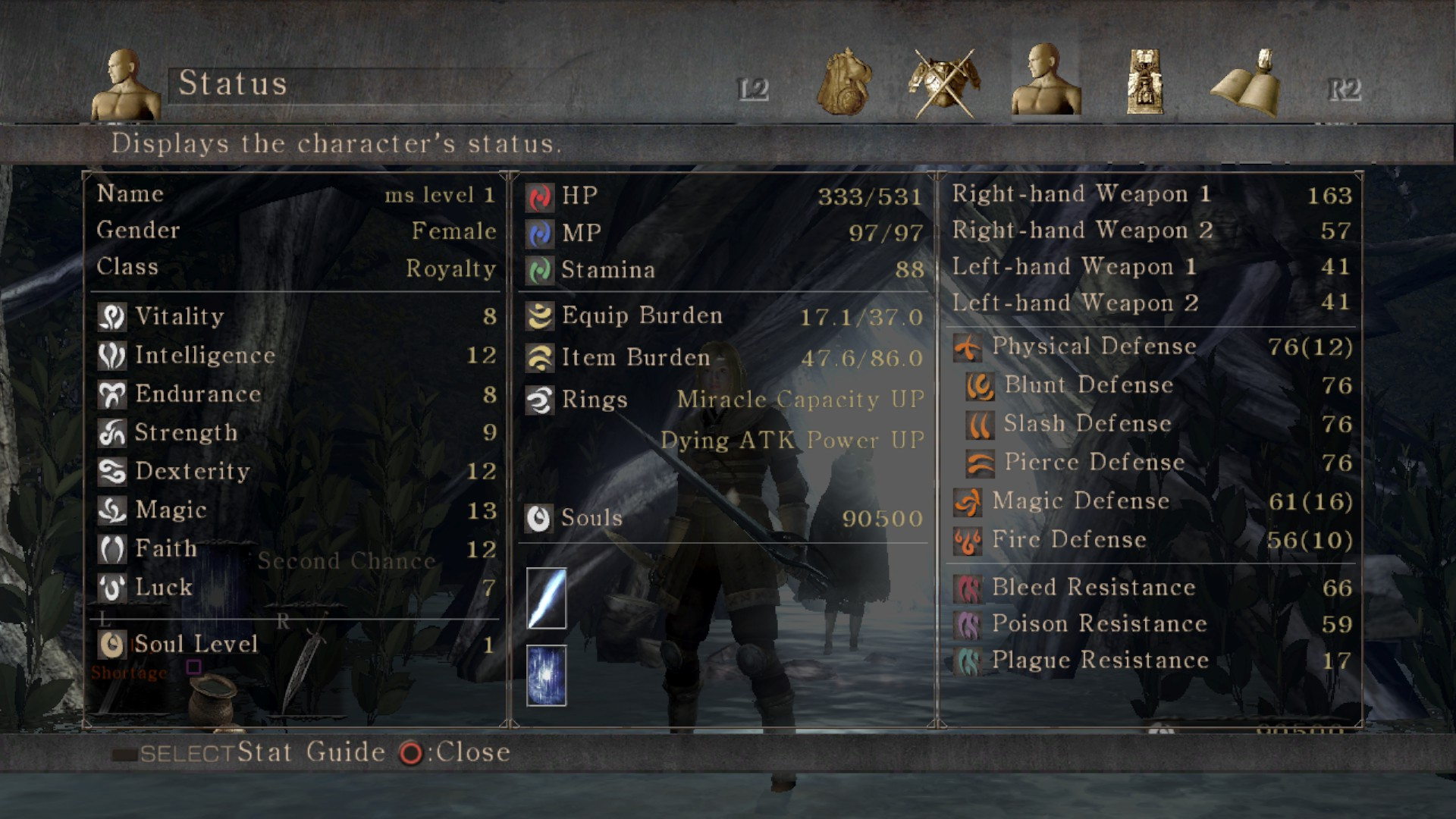Open the carved stone statue tab
1456x819 pixels.
pos(1145,83)
